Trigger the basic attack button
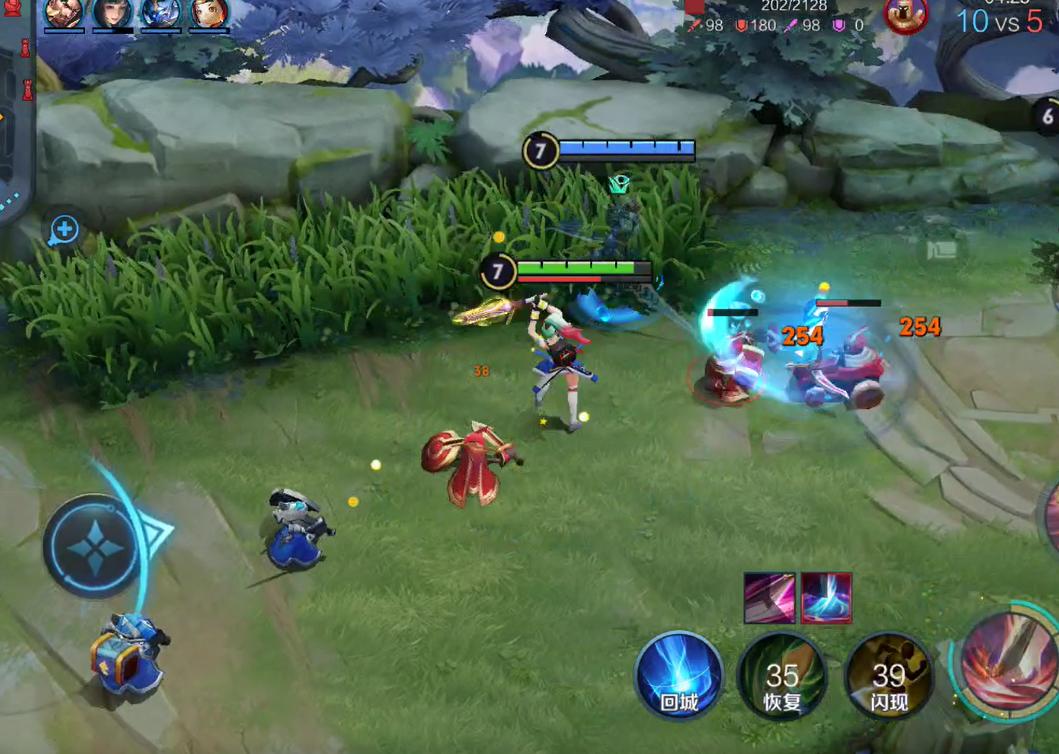The width and height of the screenshot is (1059, 754). 1009,659
